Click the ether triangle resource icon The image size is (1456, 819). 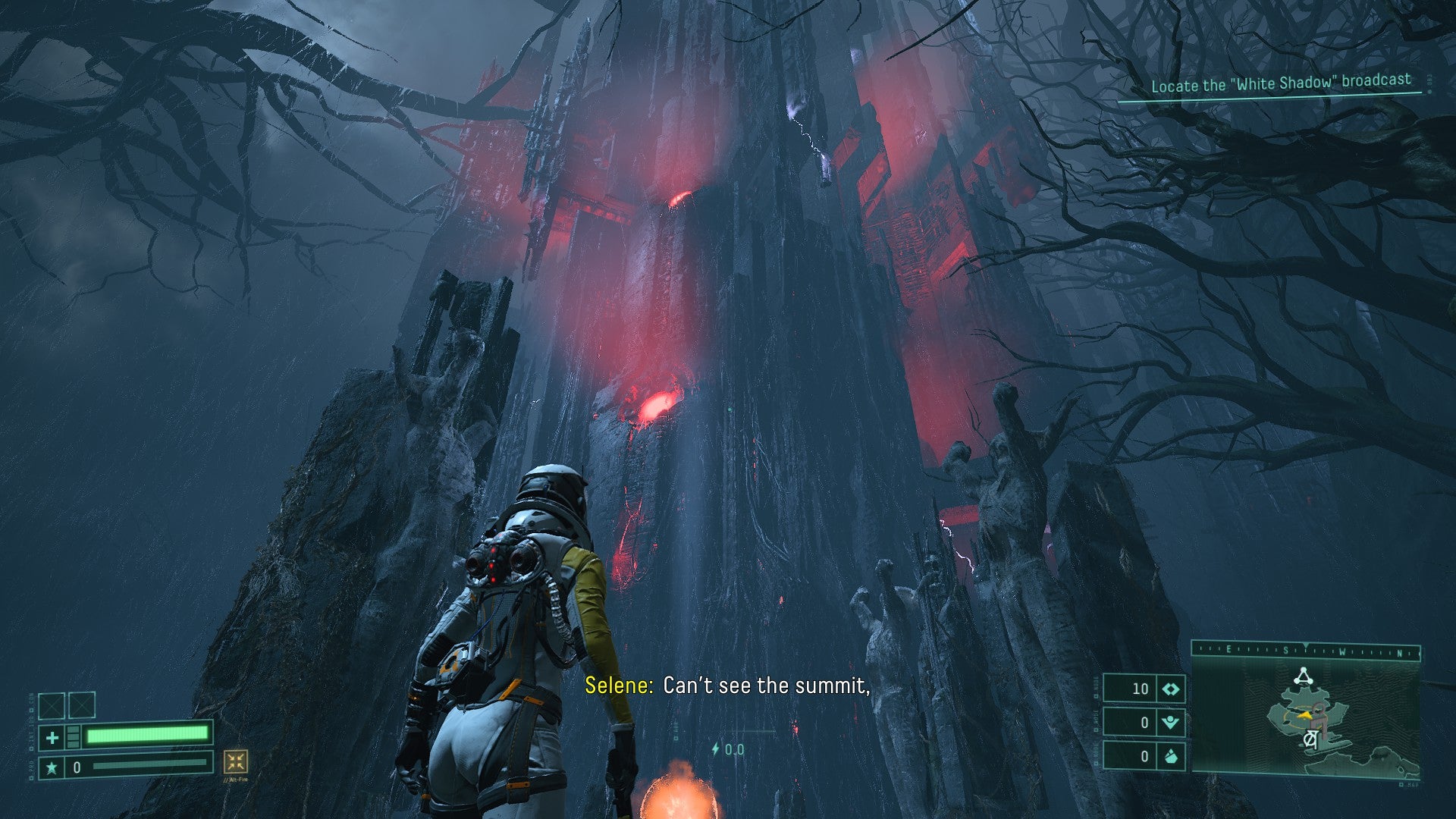pos(1171,722)
